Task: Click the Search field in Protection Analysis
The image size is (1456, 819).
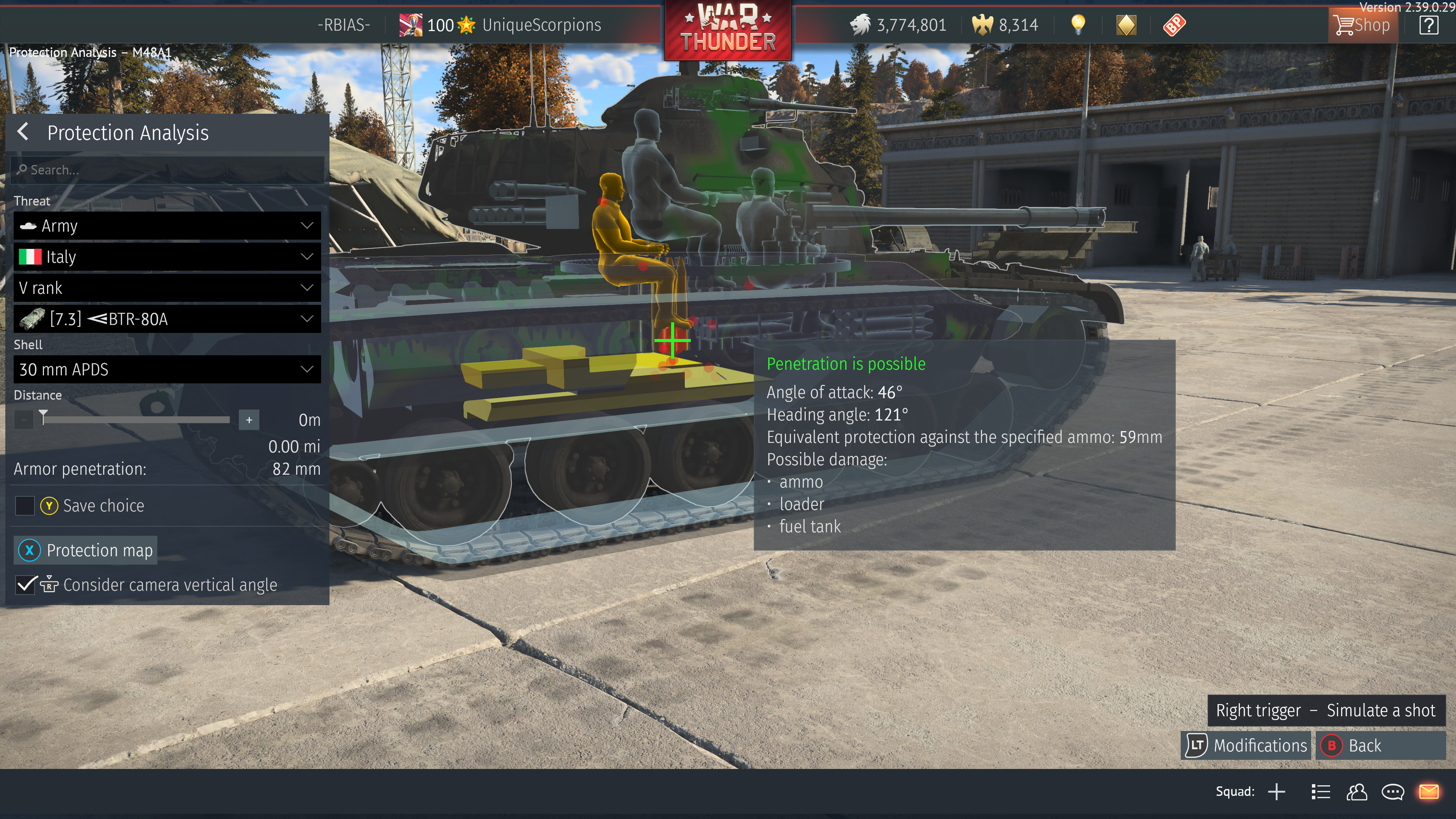Action: 166,169
